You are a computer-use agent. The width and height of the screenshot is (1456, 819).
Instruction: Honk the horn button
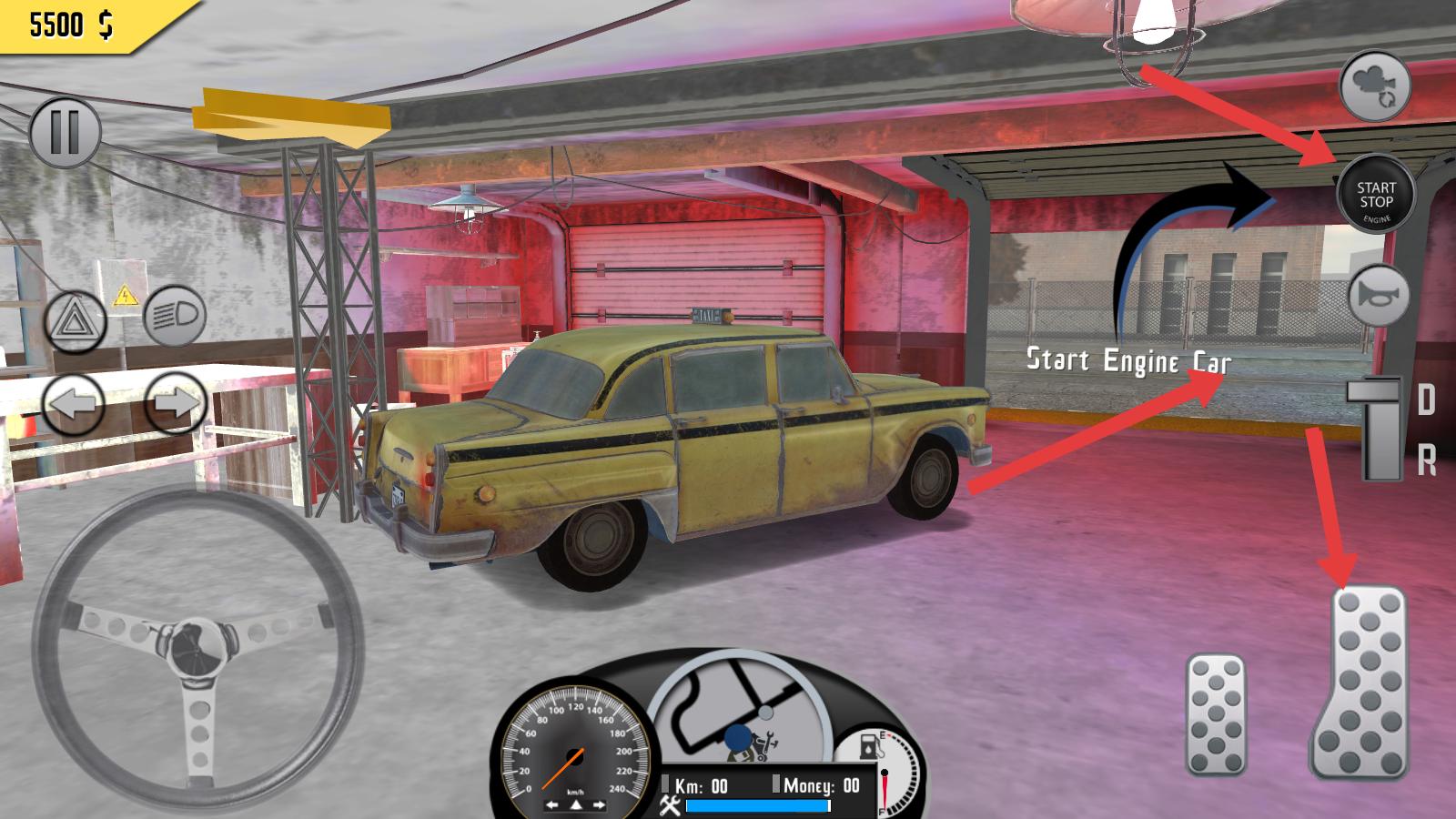pyautogui.click(x=1379, y=296)
